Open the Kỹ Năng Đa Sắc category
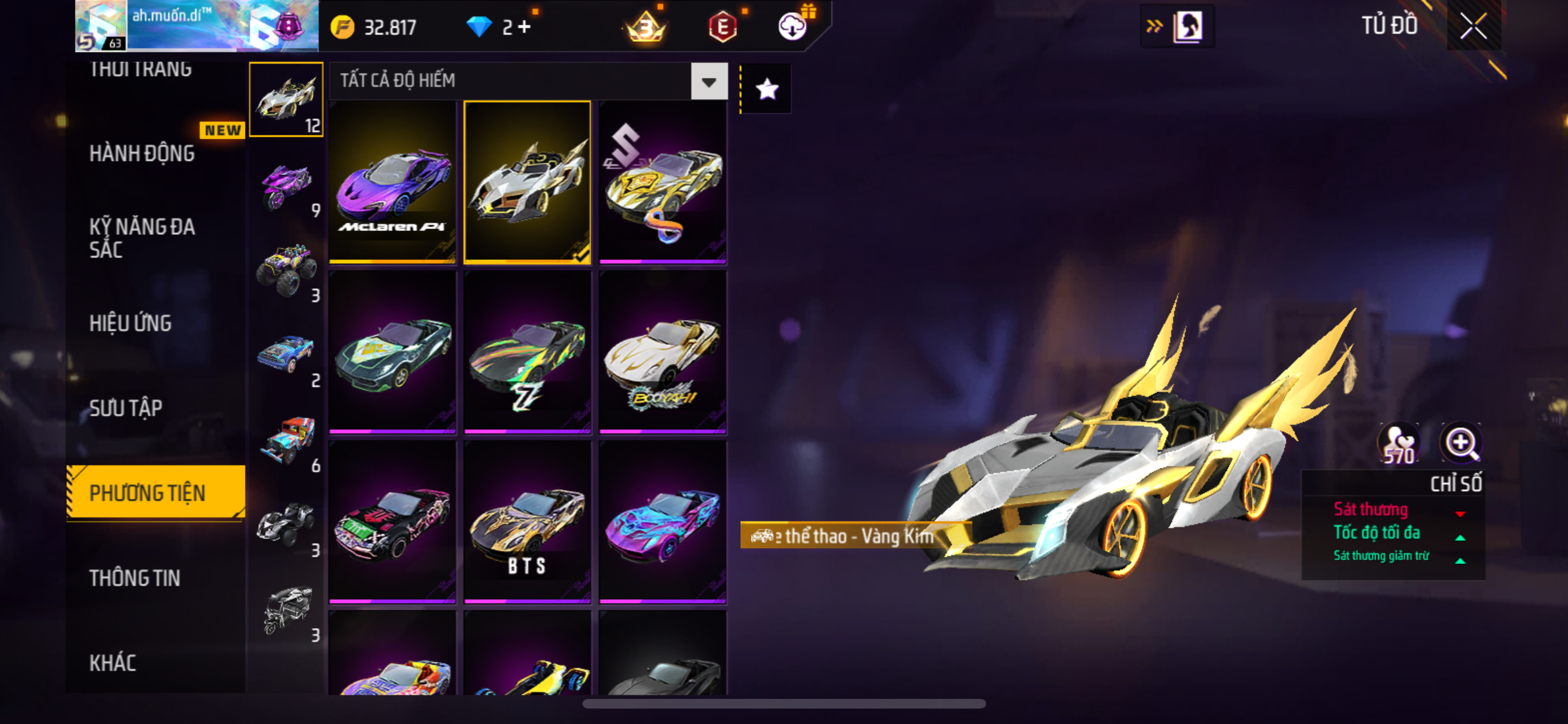The image size is (1568, 724). [x=142, y=237]
